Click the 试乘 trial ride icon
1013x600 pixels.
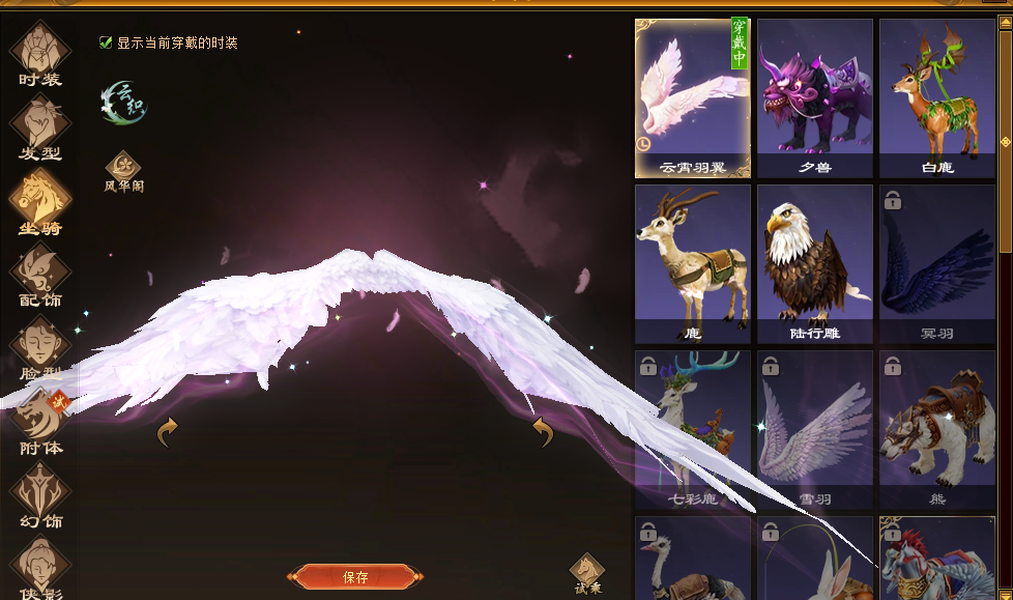pyautogui.click(x=587, y=573)
